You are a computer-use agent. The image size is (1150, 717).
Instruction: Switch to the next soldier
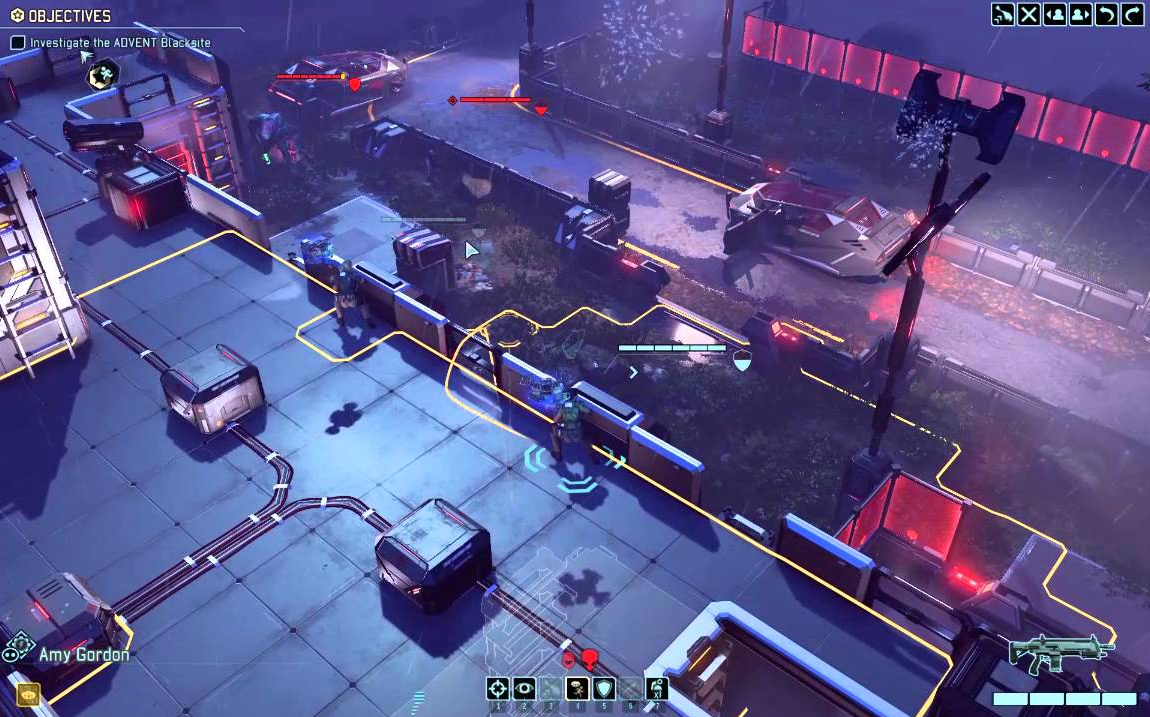(1081, 14)
